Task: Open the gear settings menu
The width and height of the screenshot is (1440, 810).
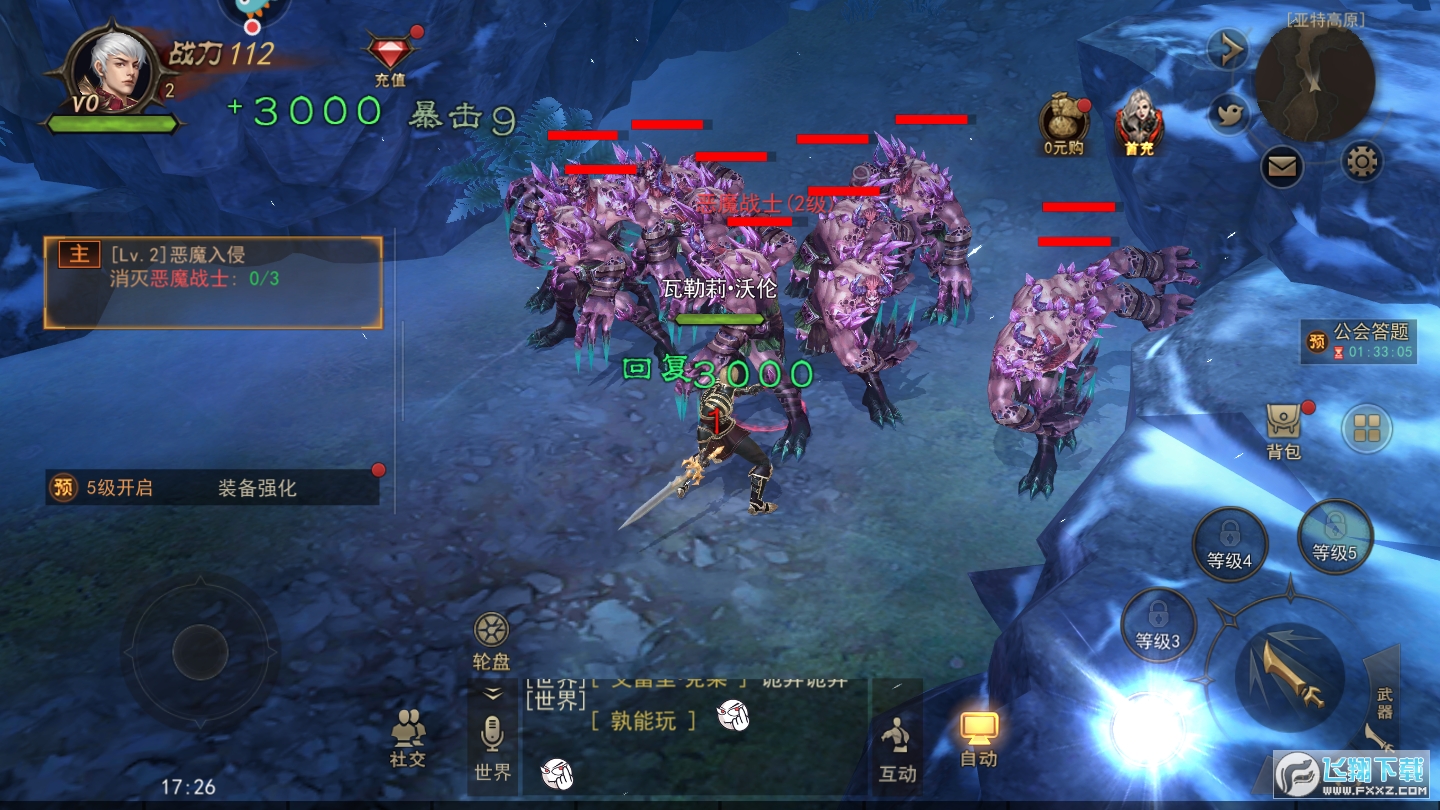Action: tap(1362, 160)
